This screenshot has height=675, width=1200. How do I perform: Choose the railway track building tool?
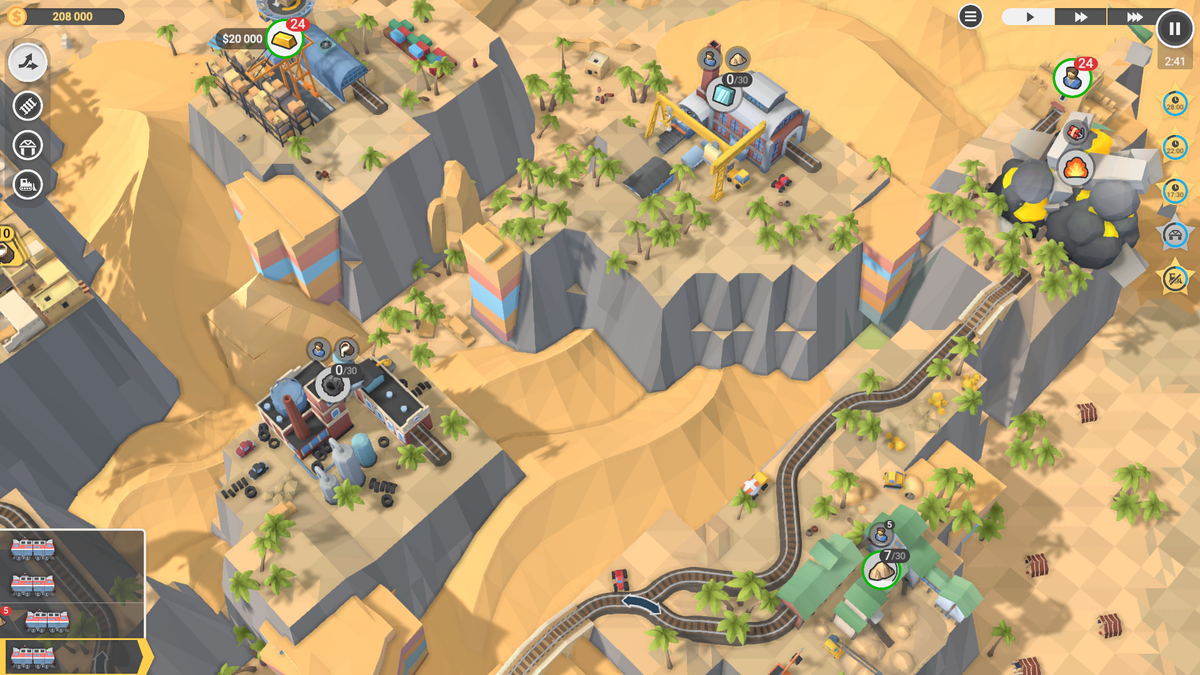point(28,105)
